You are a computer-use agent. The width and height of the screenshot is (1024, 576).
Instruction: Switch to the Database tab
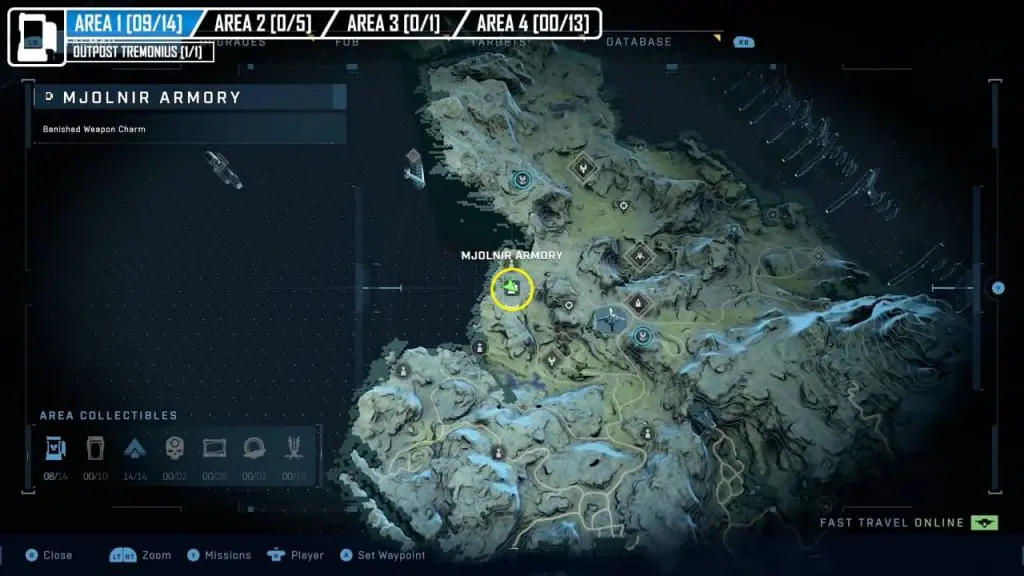pyautogui.click(x=638, y=42)
